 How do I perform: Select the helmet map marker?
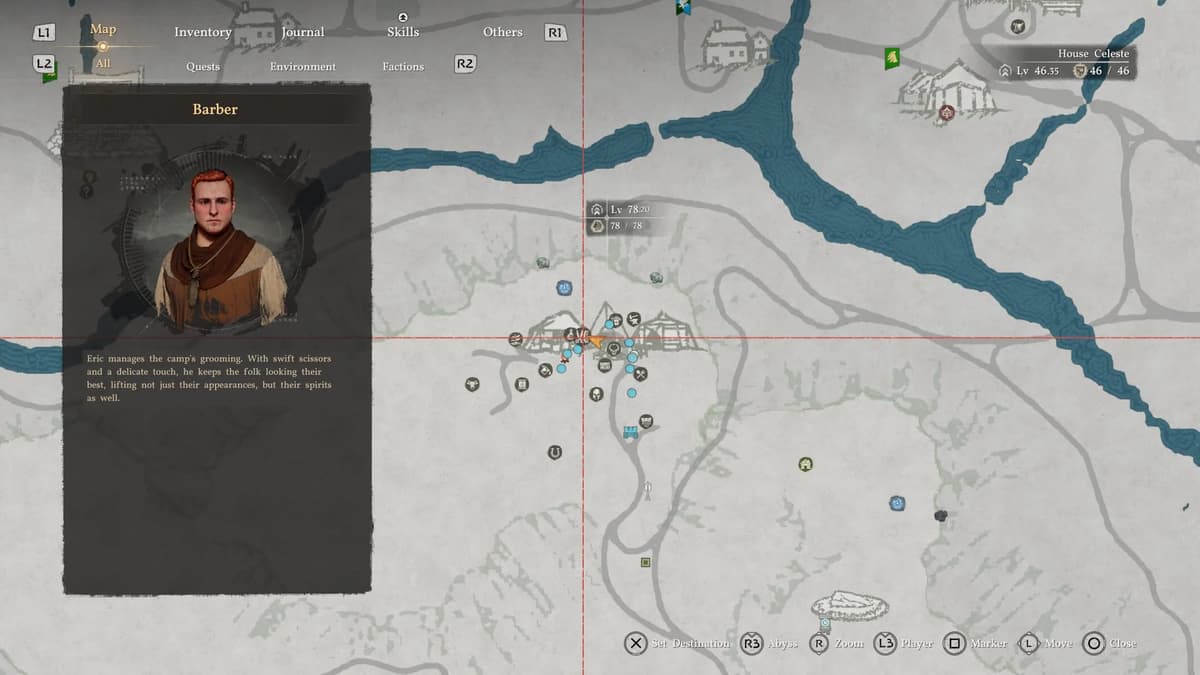click(x=595, y=394)
